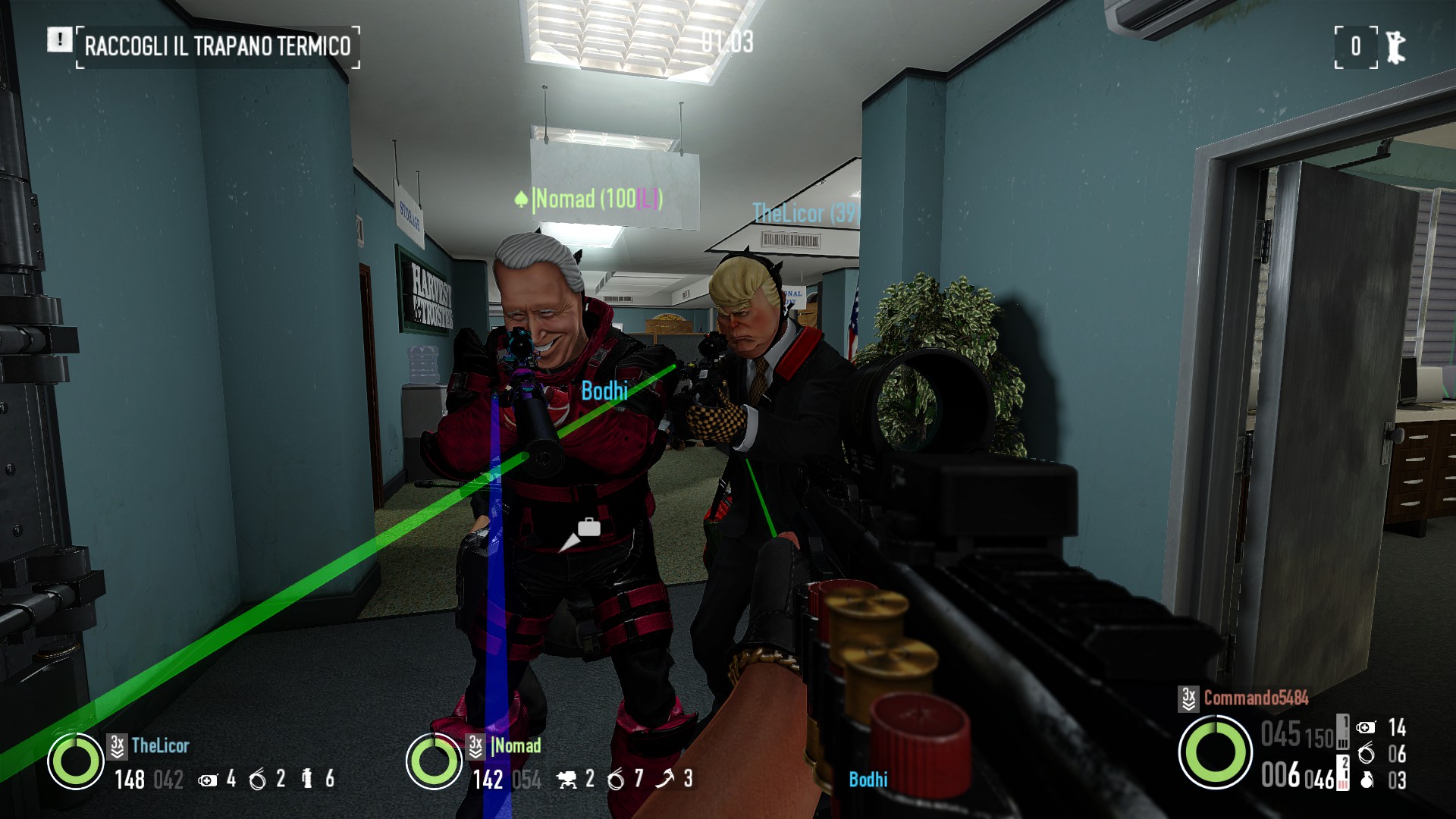Select Commando5484's 3x rank badge
Viewport: 1456px width, 819px height.
pyautogui.click(x=1188, y=698)
